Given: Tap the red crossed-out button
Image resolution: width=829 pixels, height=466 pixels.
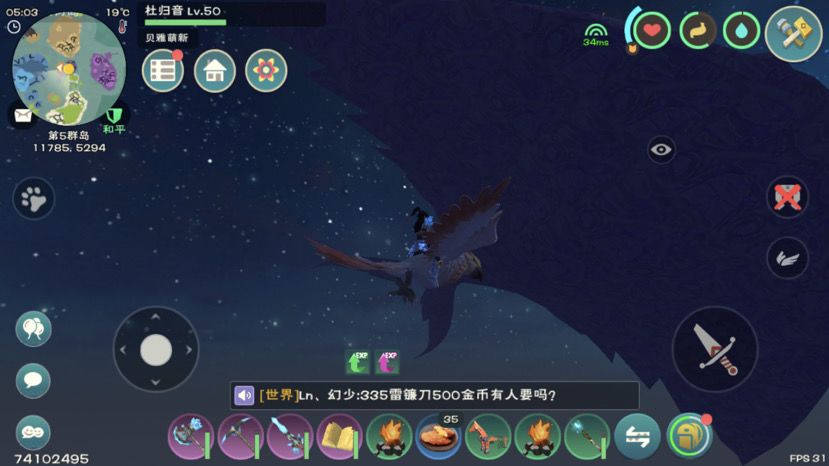Looking at the screenshot, I should (x=787, y=196).
